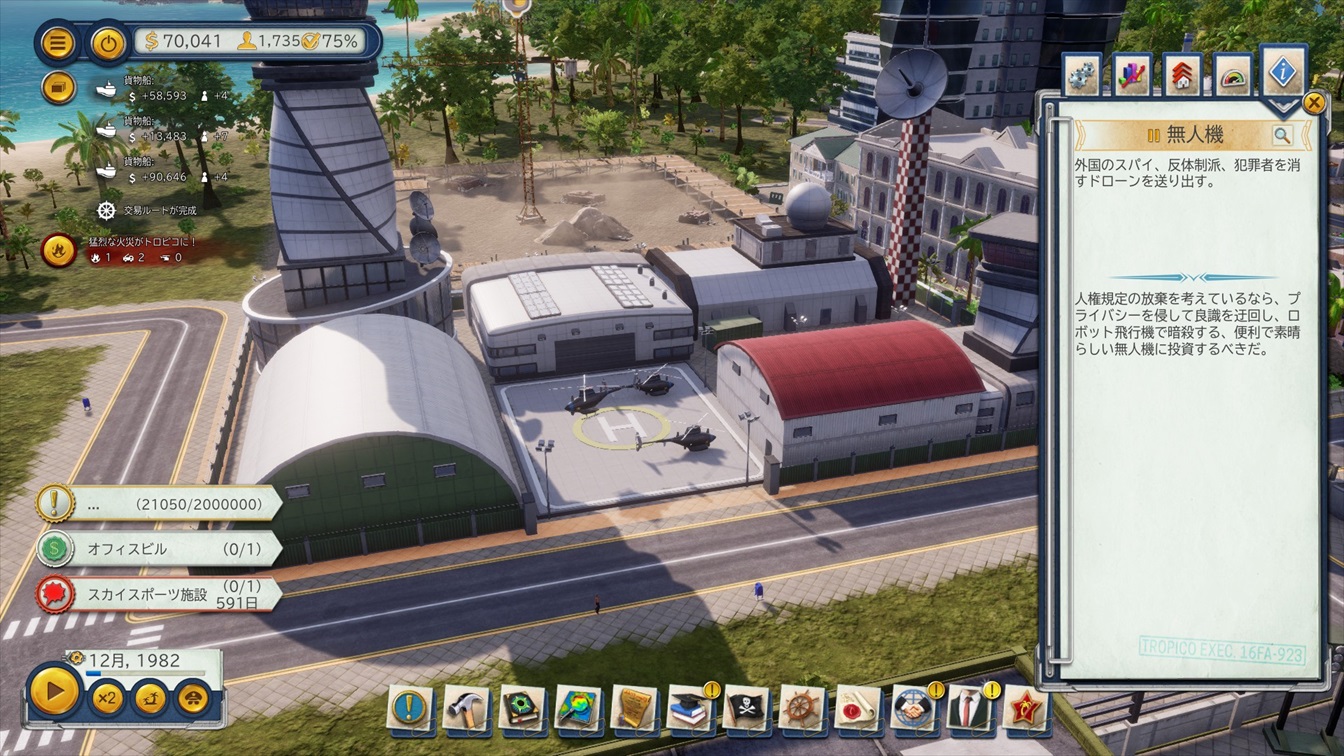Select the red house upgrade tab
The height and width of the screenshot is (756, 1344).
click(x=1183, y=76)
